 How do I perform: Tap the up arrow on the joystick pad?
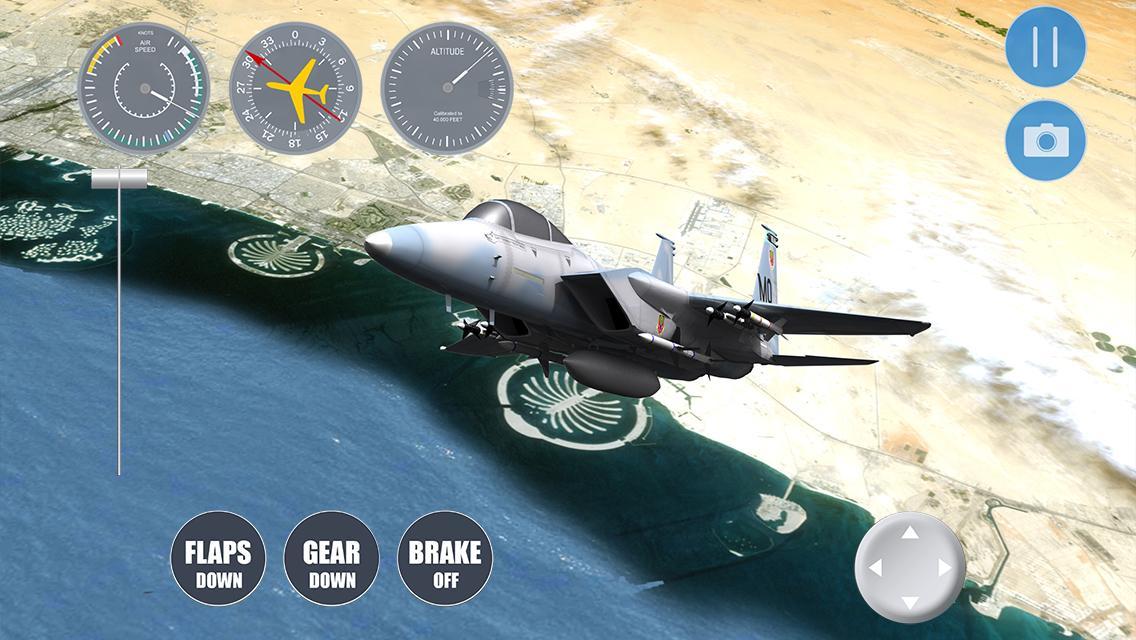point(910,533)
